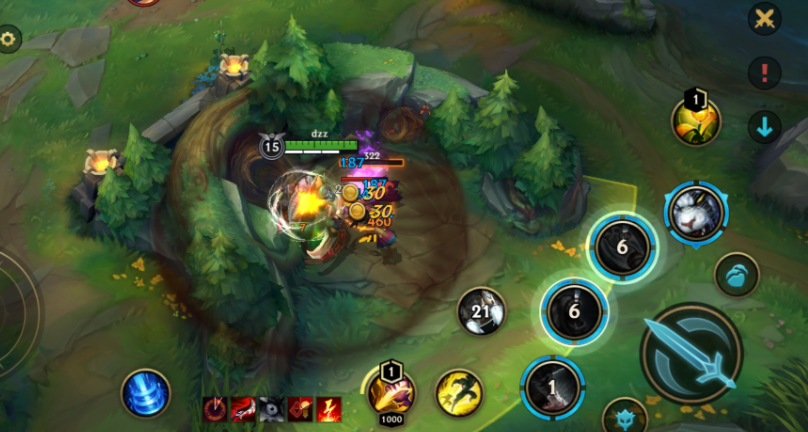Viewport: 808px width, 432px height.
Task: Activate the blue swirl recall button
Action: click(146, 392)
